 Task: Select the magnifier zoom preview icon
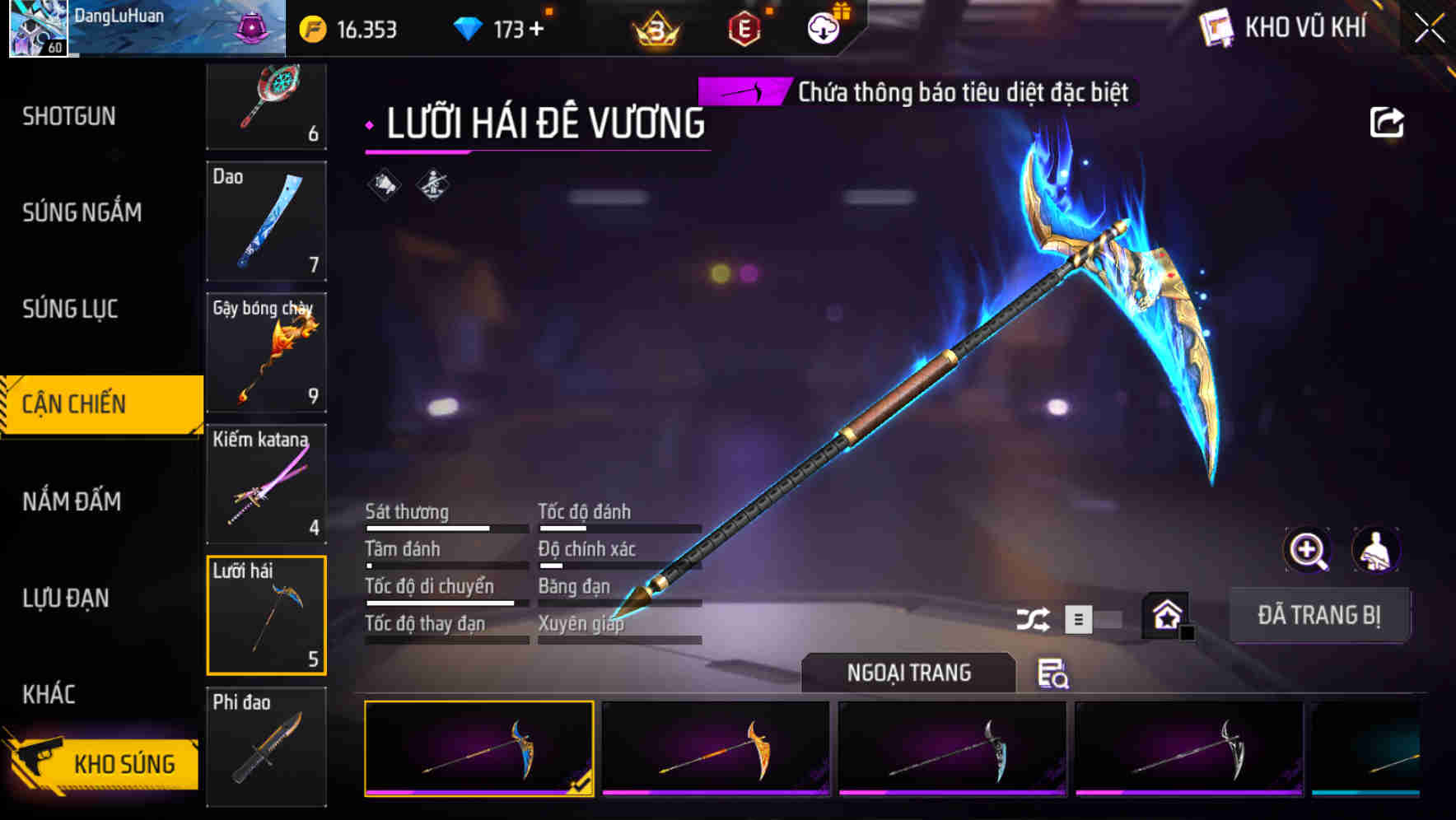[1305, 550]
